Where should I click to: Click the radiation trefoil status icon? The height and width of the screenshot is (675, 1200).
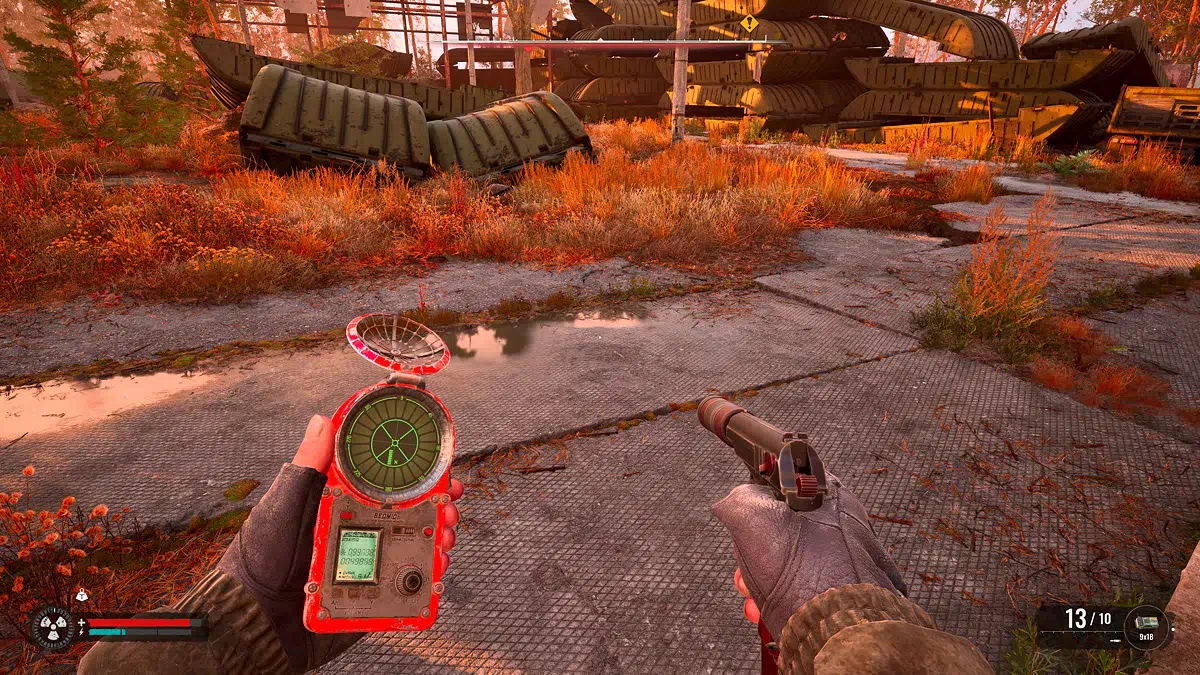[52, 628]
